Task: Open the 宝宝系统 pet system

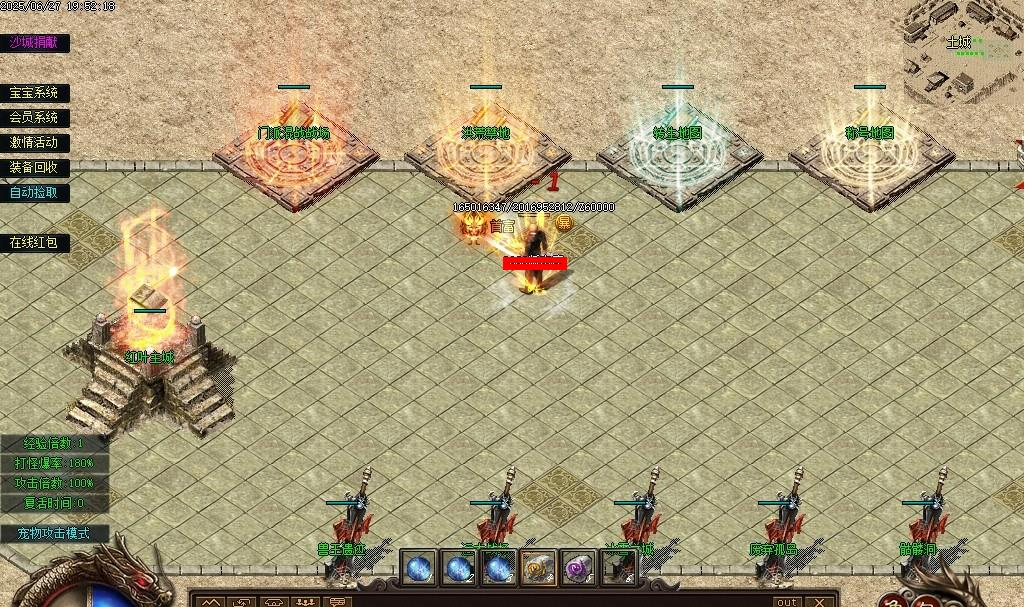Action: coord(34,93)
